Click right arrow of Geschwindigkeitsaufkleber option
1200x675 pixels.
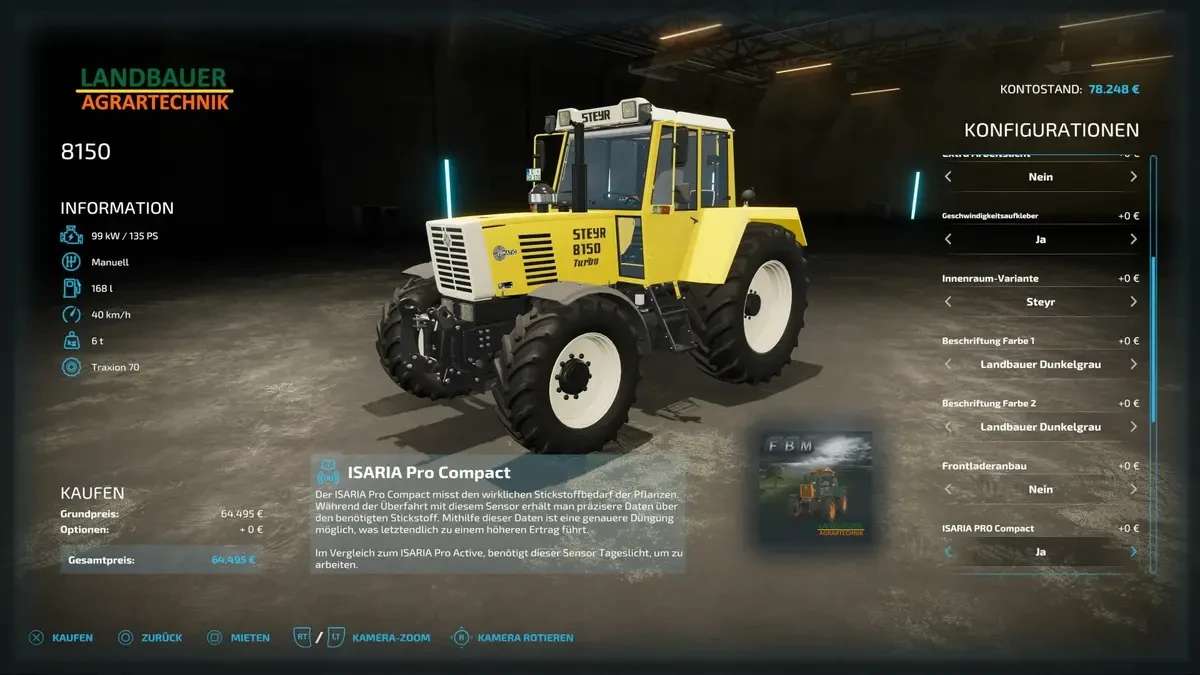point(1133,239)
